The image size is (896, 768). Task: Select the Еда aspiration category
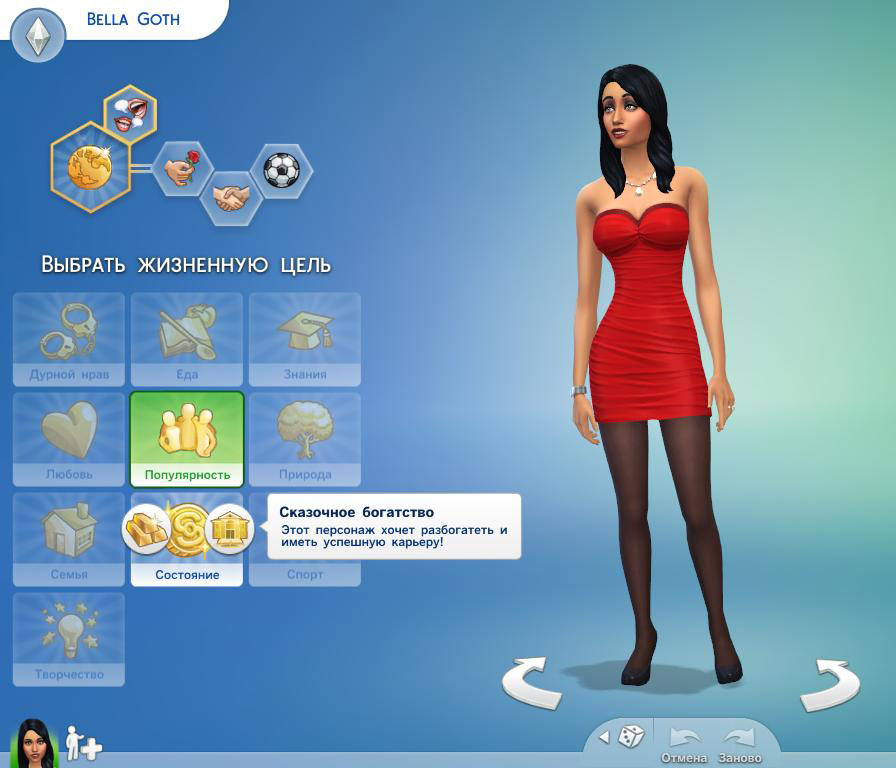pyautogui.click(x=187, y=339)
